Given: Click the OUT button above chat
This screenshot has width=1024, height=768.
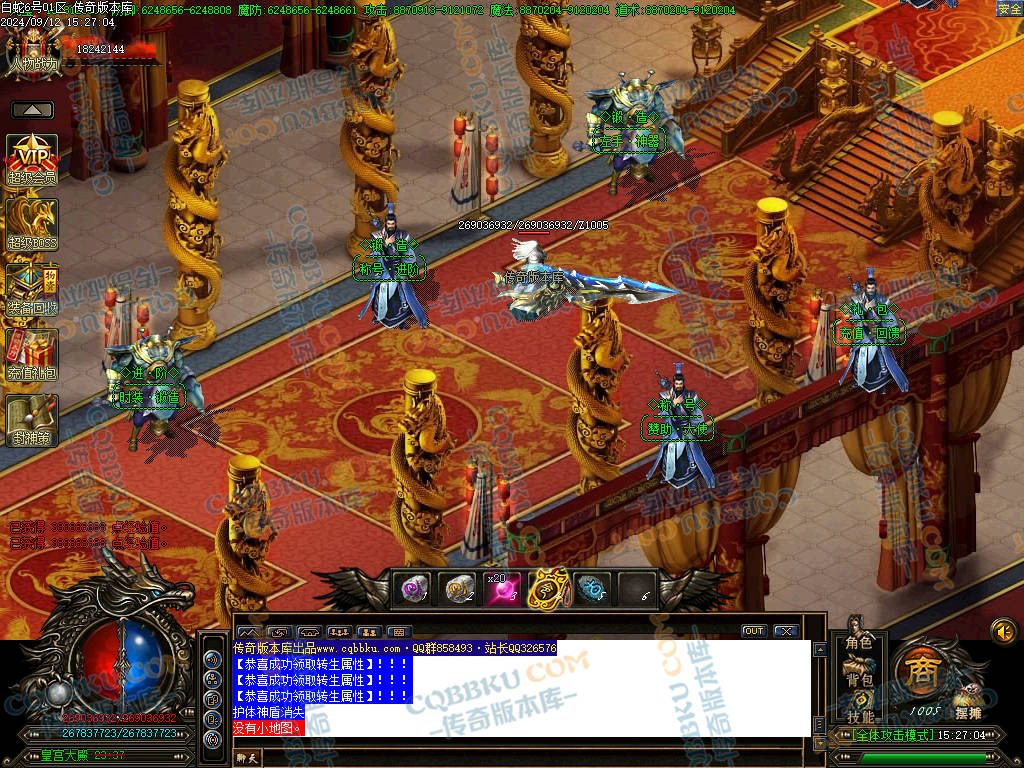Looking at the screenshot, I should 753,631.
